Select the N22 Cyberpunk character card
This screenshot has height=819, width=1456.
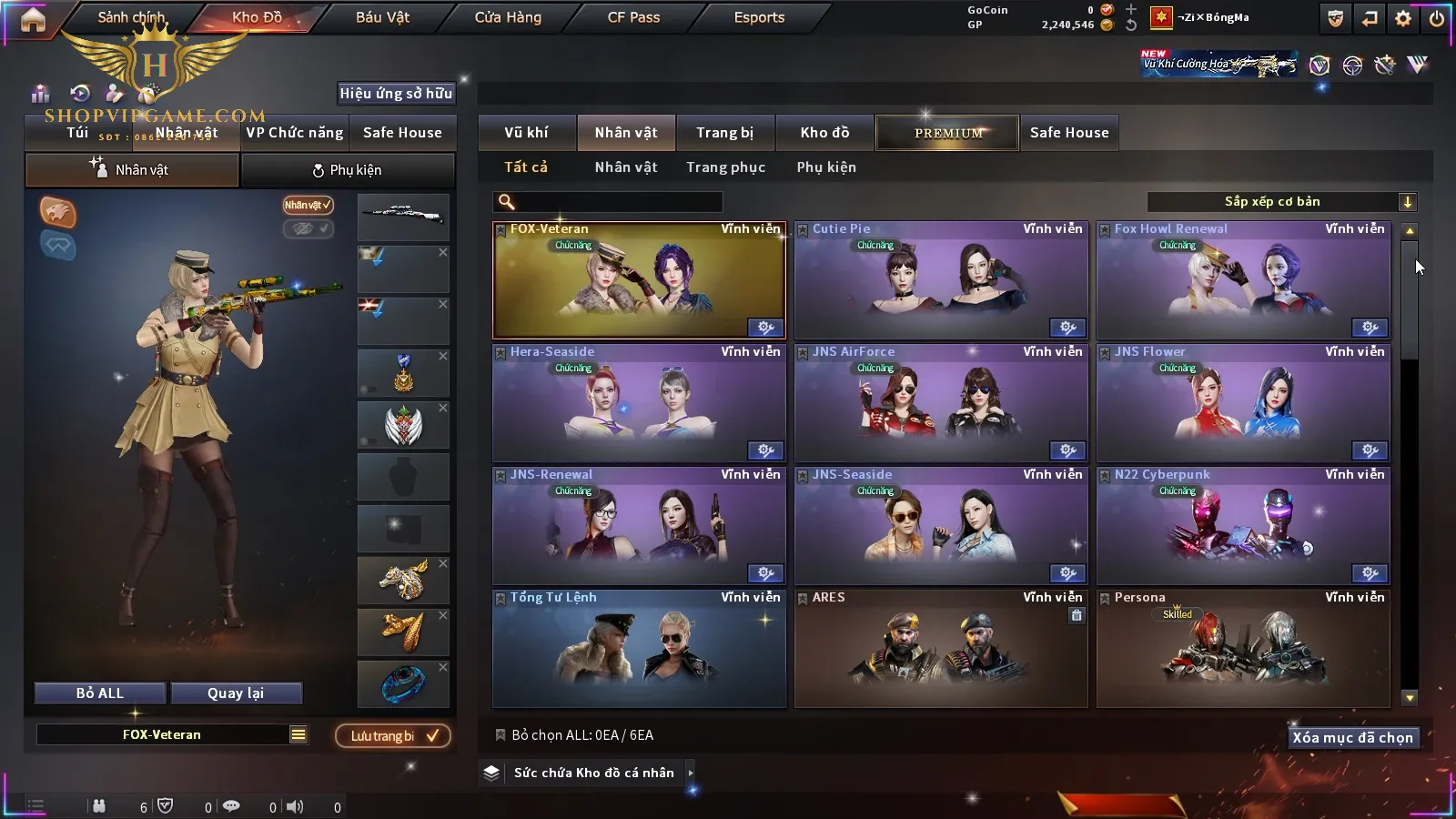tap(1243, 526)
